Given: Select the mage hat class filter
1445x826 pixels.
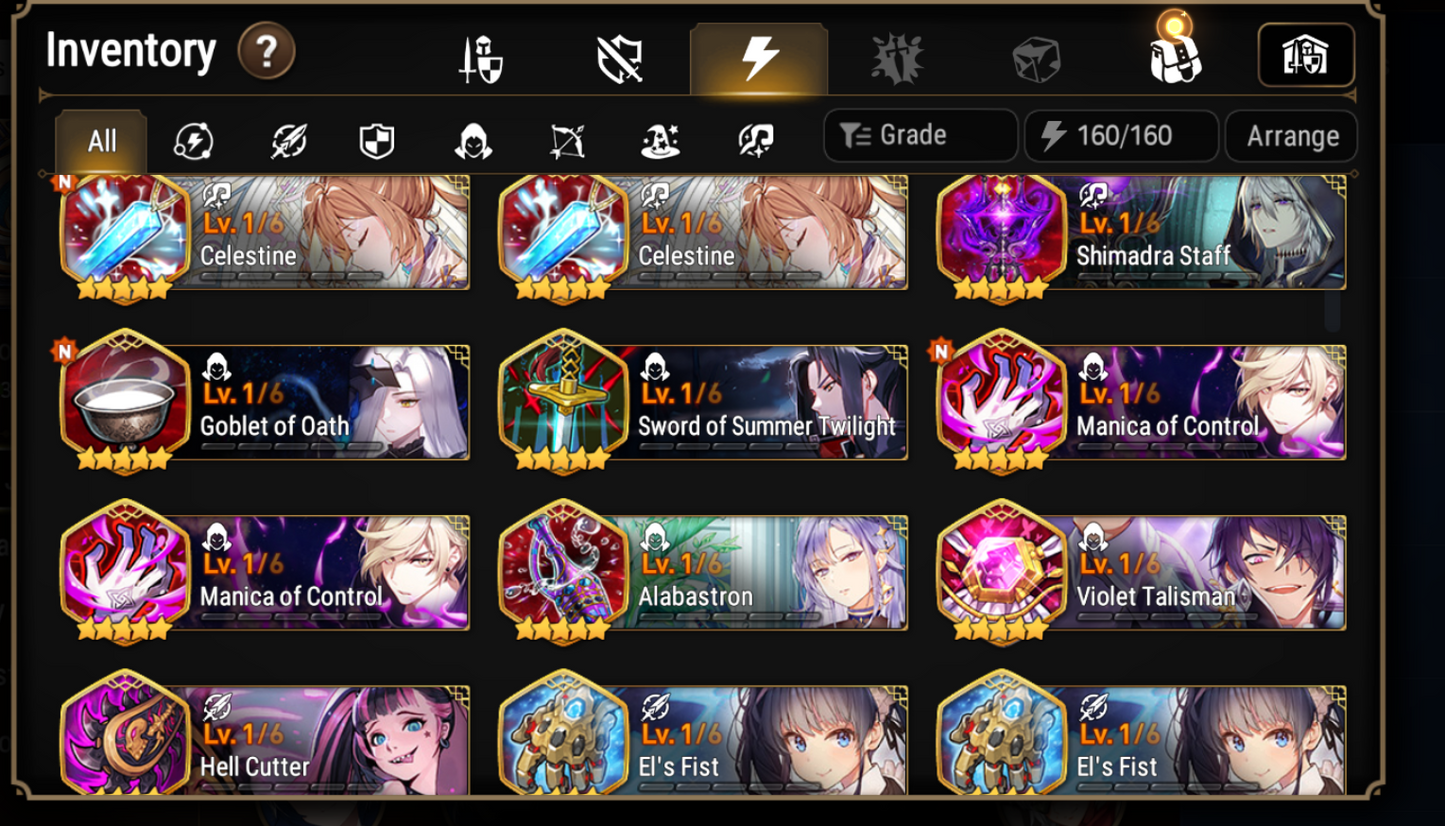Looking at the screenshot, I should [660, 142].
